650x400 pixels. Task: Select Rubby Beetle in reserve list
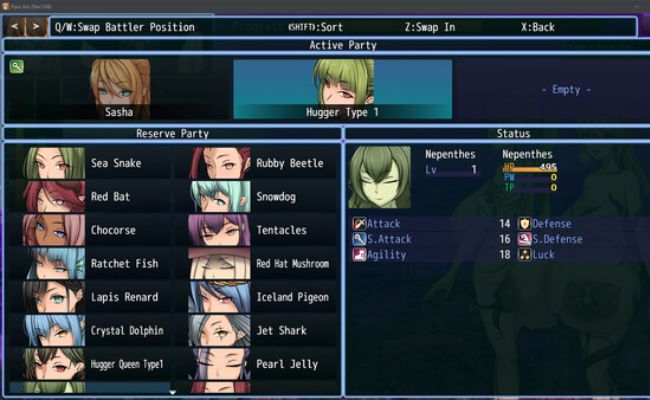tap(262, 163)
